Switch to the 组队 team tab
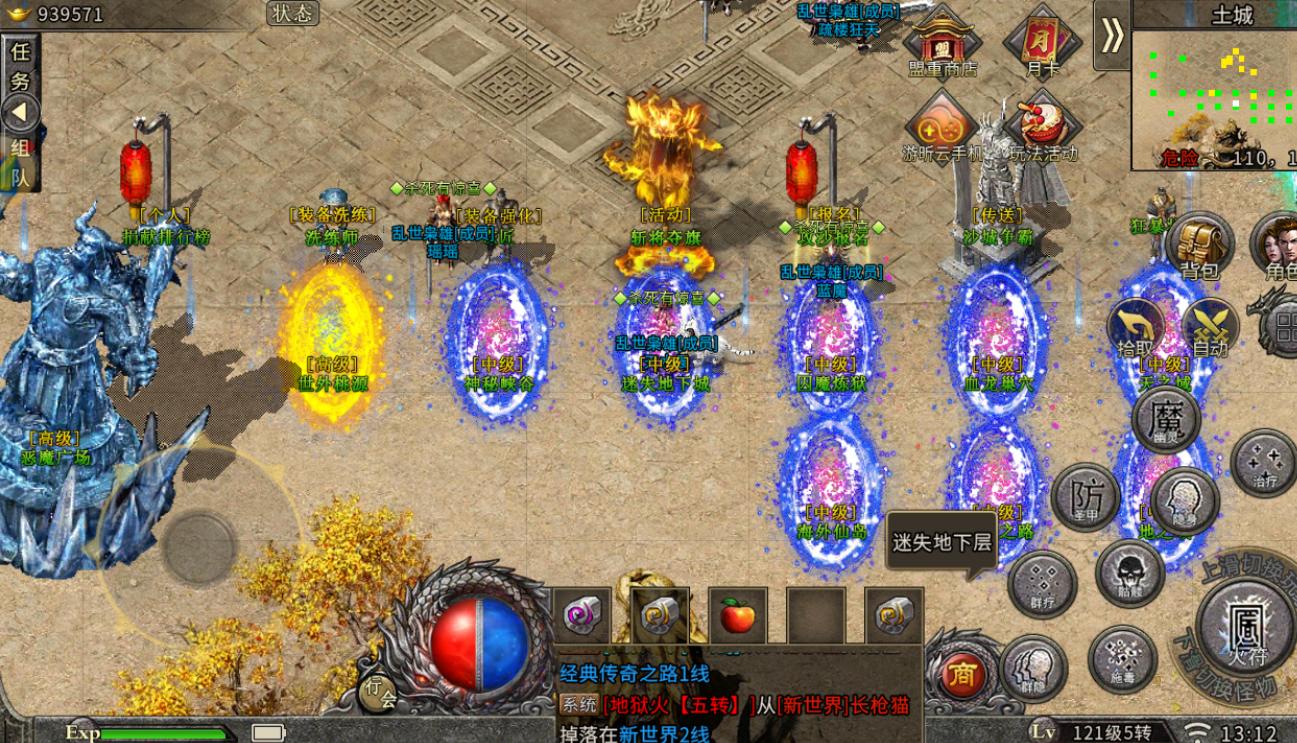Image resolution: width=1297 pixels, height=743 pixels. pyautogui.click(x=20, y=161)
